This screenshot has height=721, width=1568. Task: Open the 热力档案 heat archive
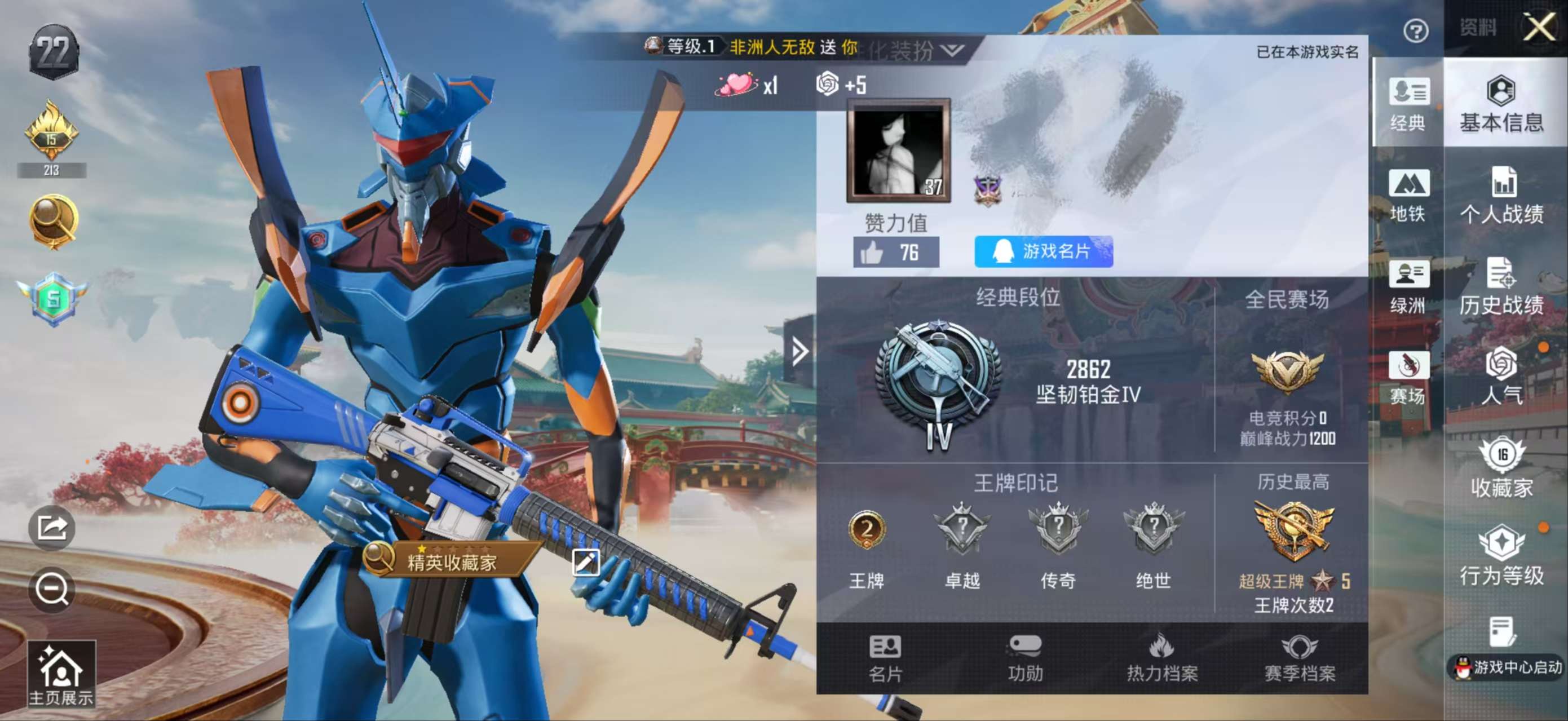tap(1162, 658)
